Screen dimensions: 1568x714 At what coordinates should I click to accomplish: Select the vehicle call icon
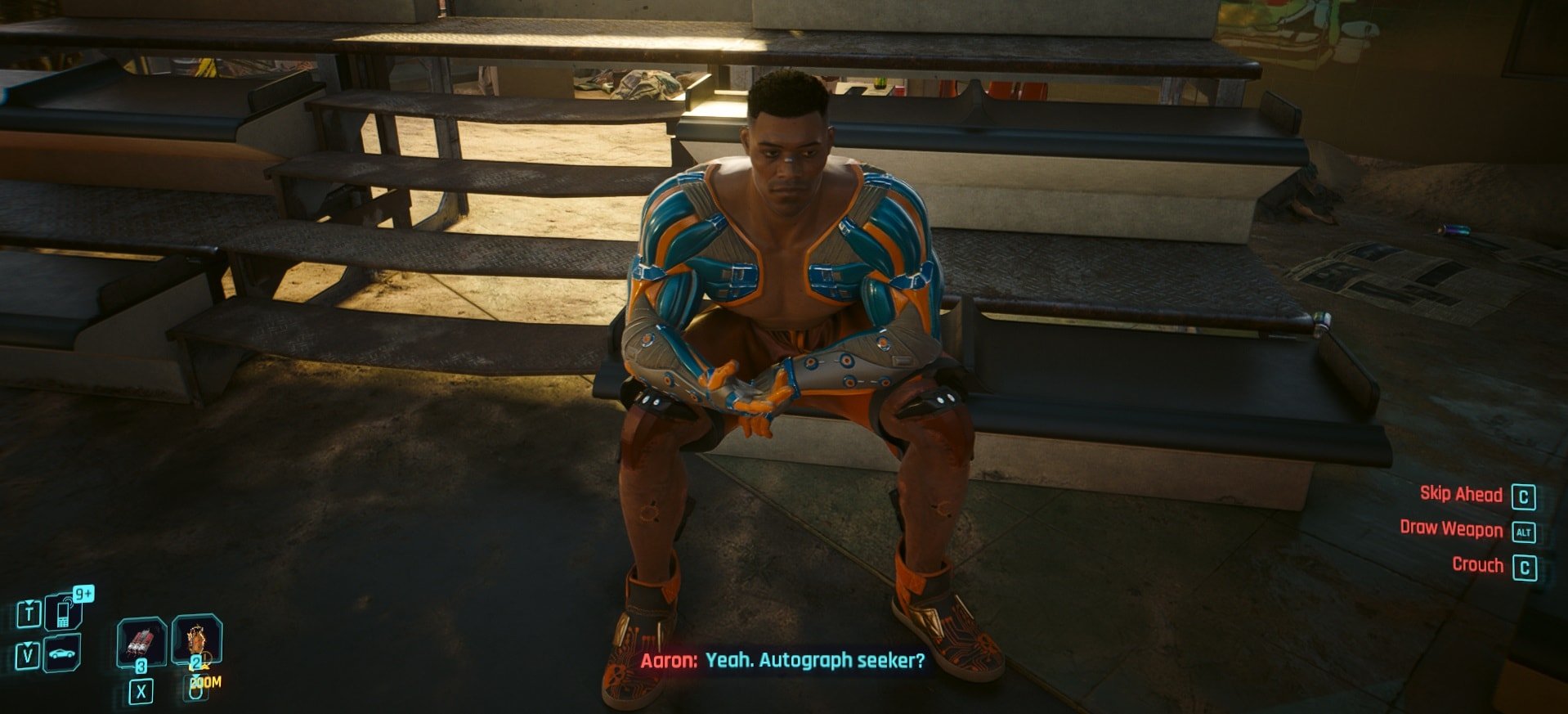tap(64, 652)
